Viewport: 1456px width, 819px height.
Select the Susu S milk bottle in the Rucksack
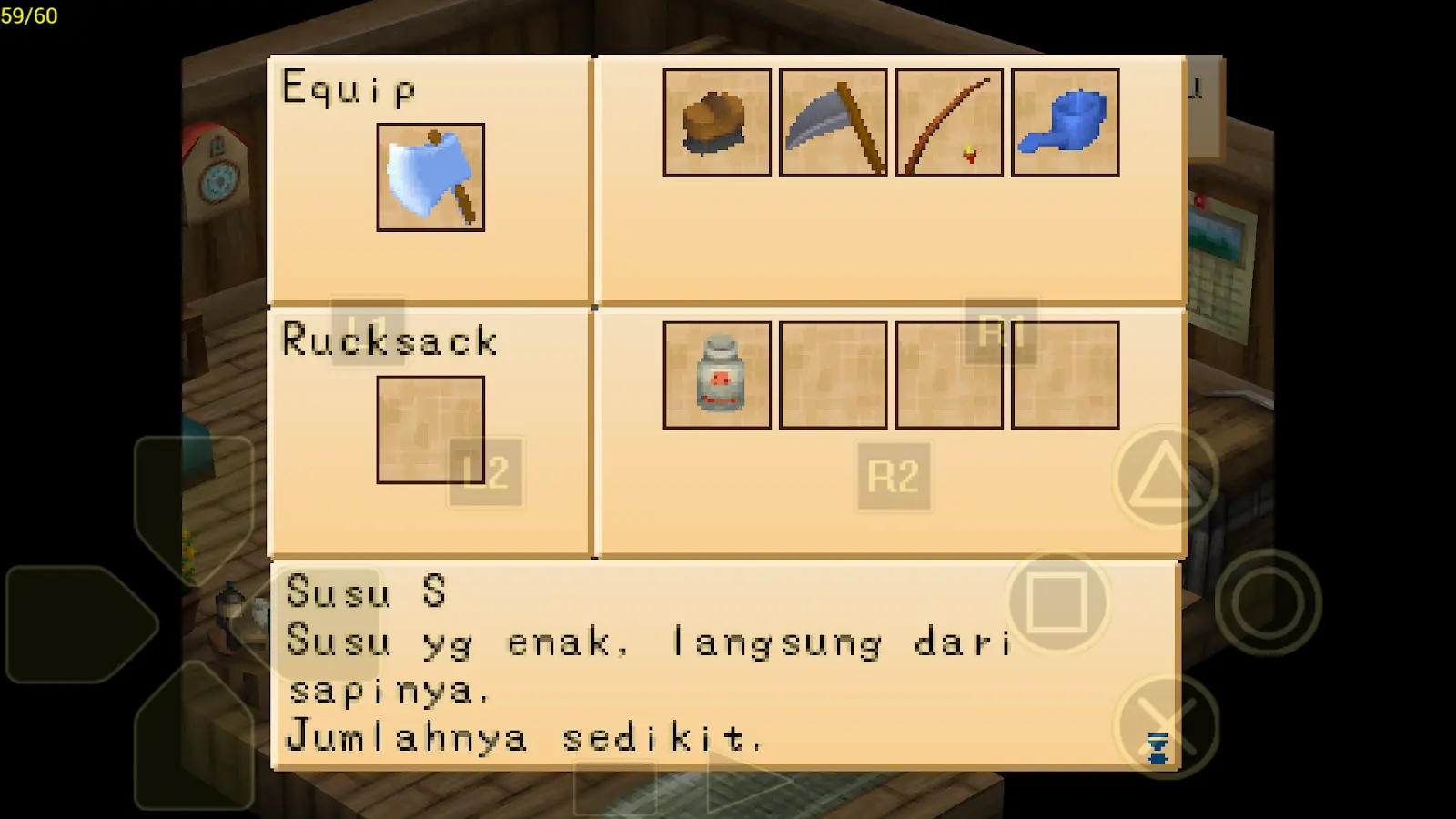[716, 376]
